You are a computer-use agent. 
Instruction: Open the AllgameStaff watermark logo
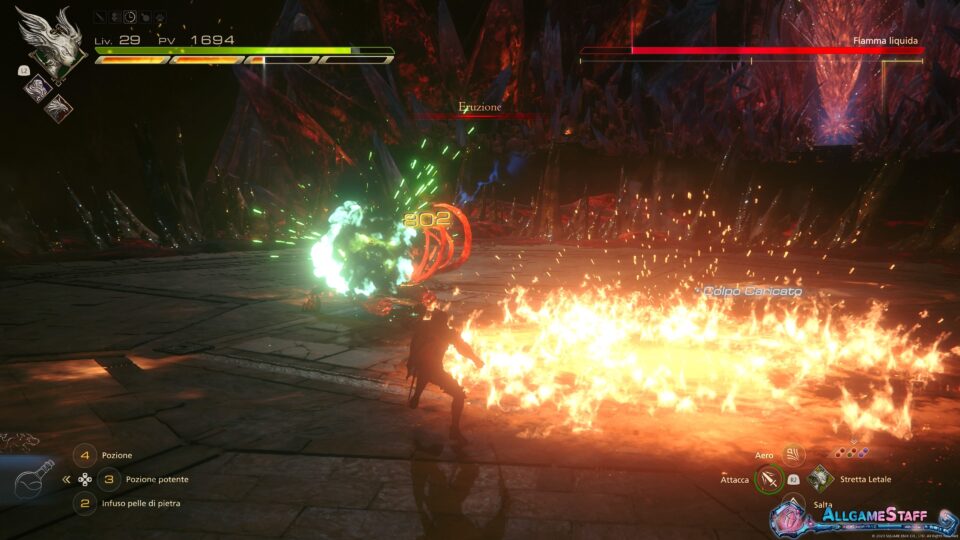(850, 516)
